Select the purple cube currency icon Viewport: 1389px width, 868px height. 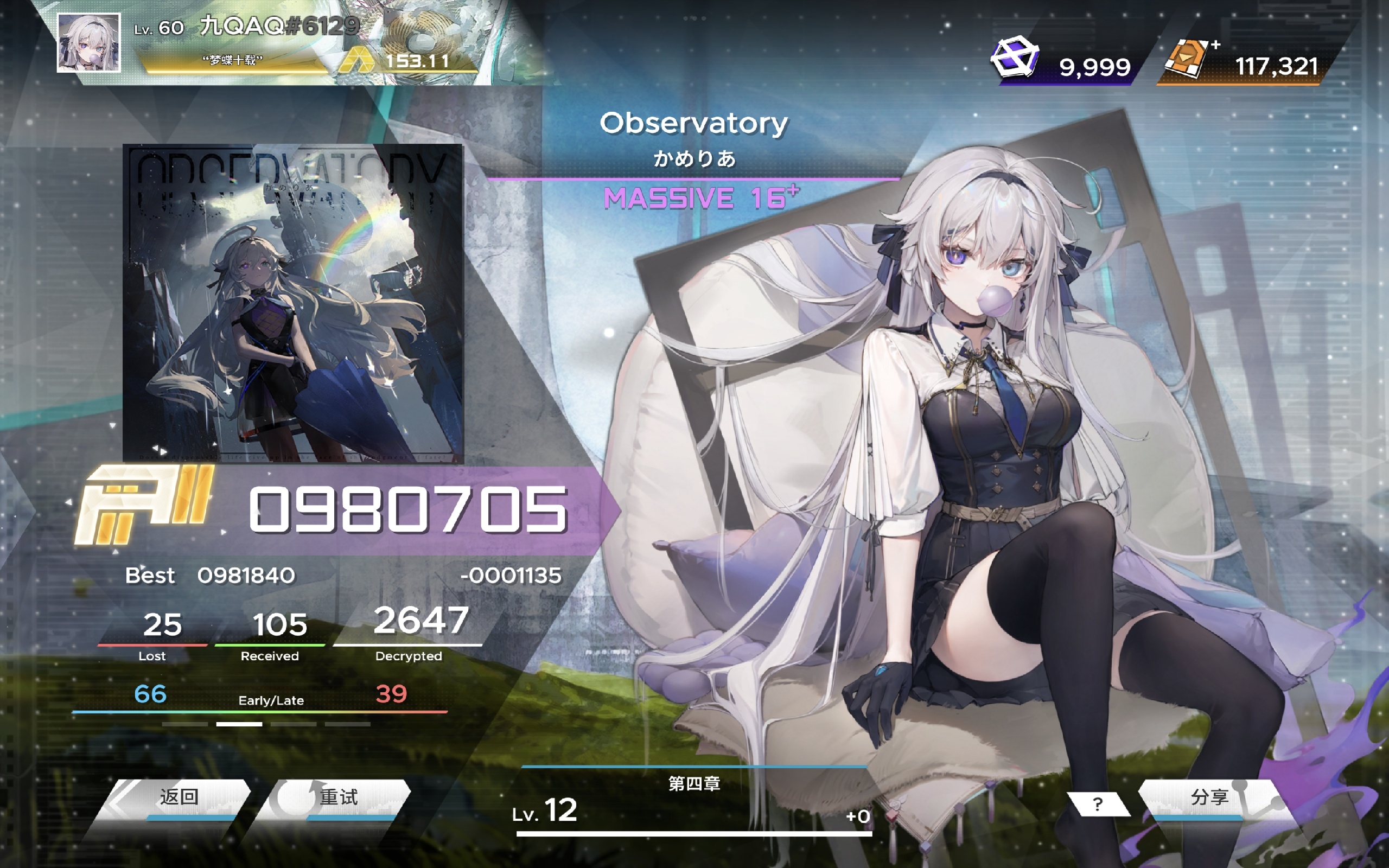point(1015,58)
